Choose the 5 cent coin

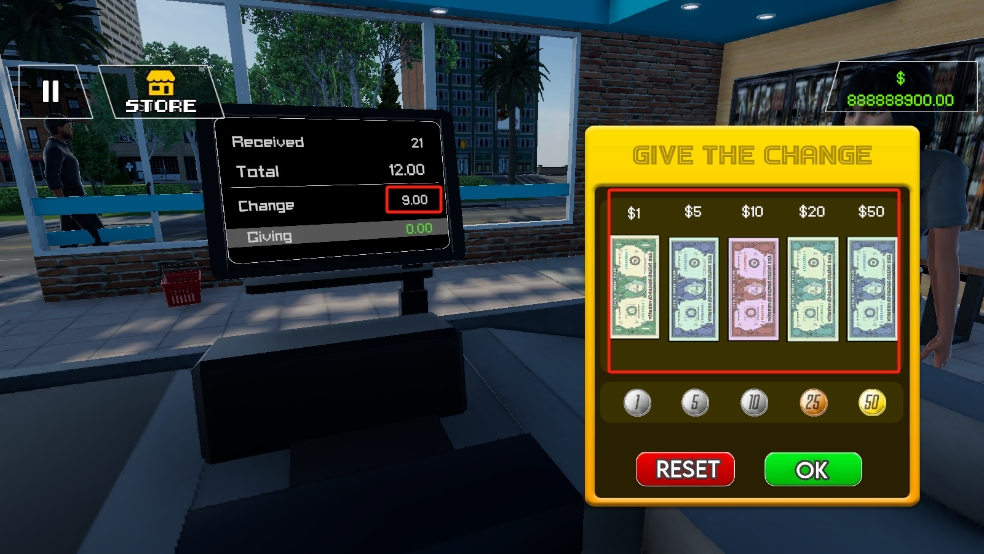(695, 403)
